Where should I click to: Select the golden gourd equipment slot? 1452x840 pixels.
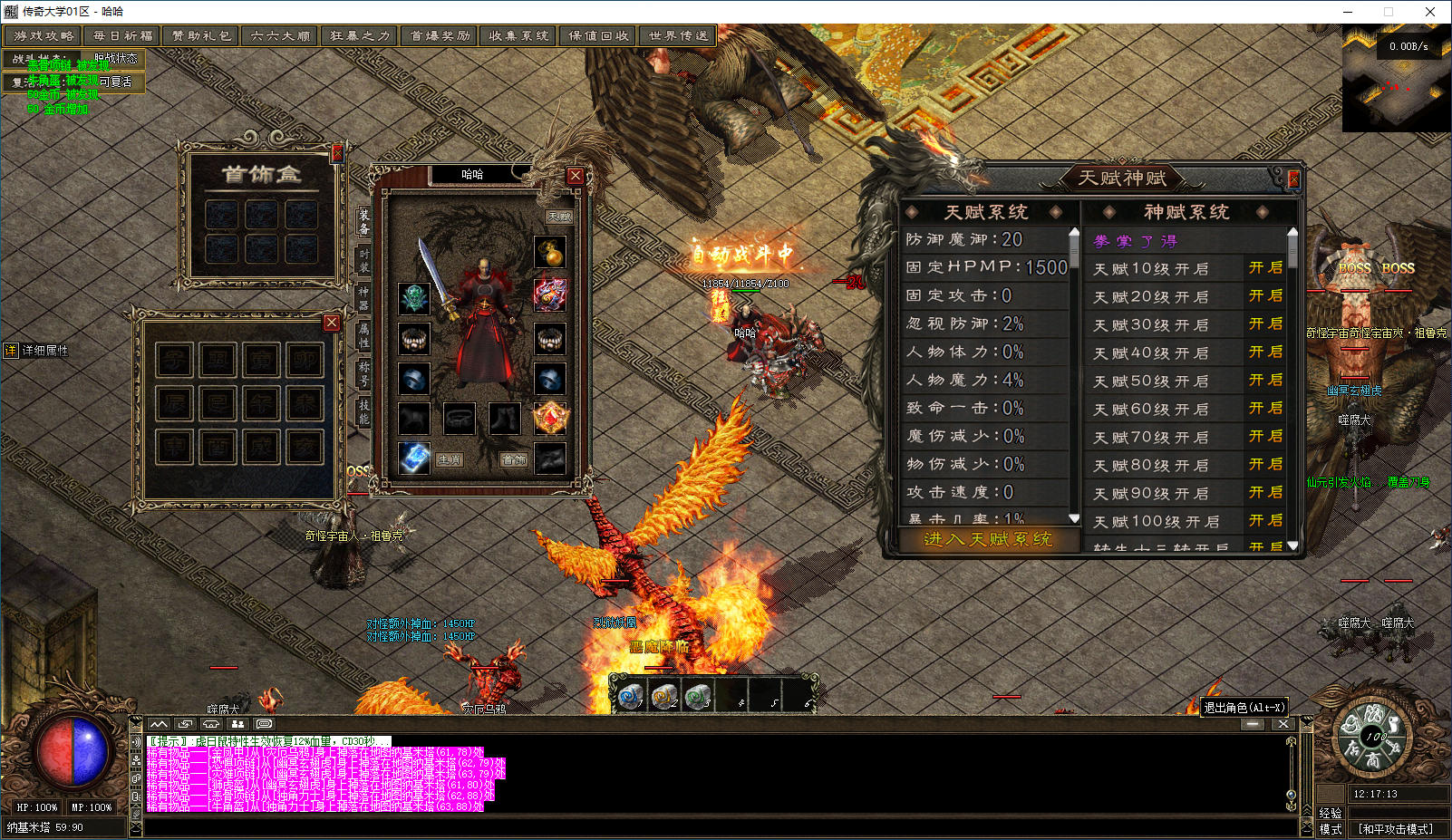pos(549,252)
